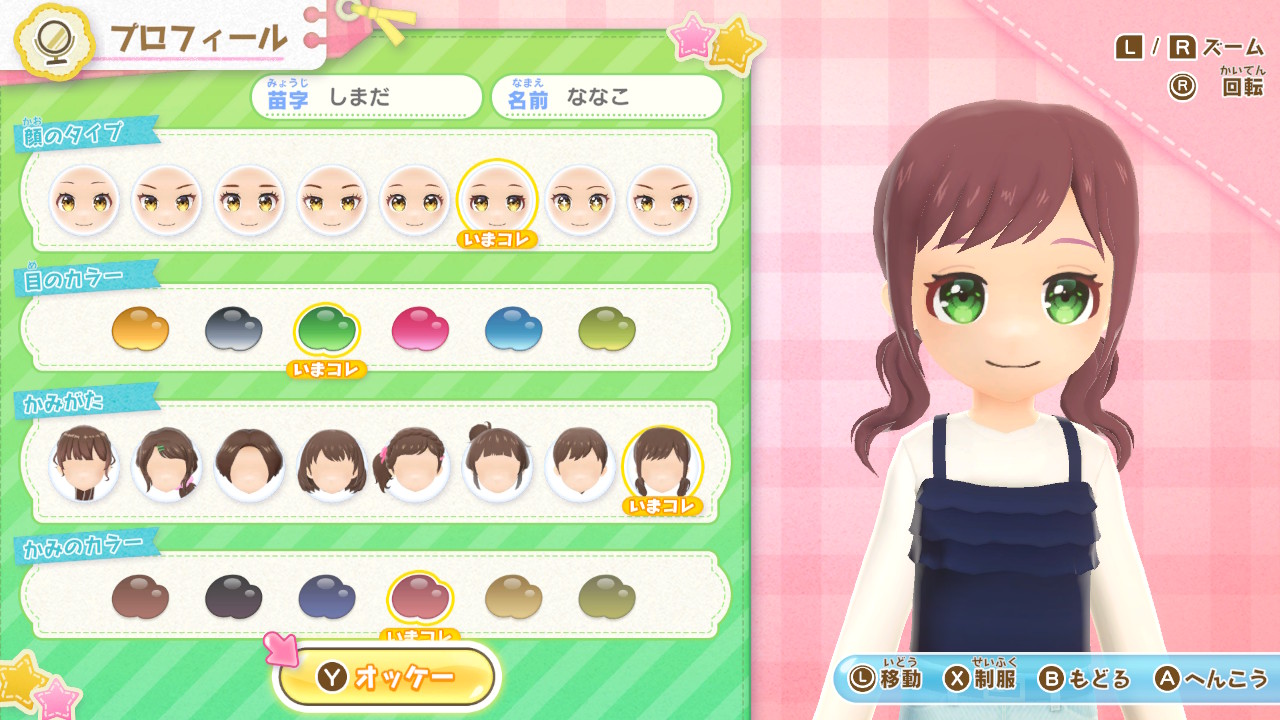Pick the pink eye color

tap(420, 329)
